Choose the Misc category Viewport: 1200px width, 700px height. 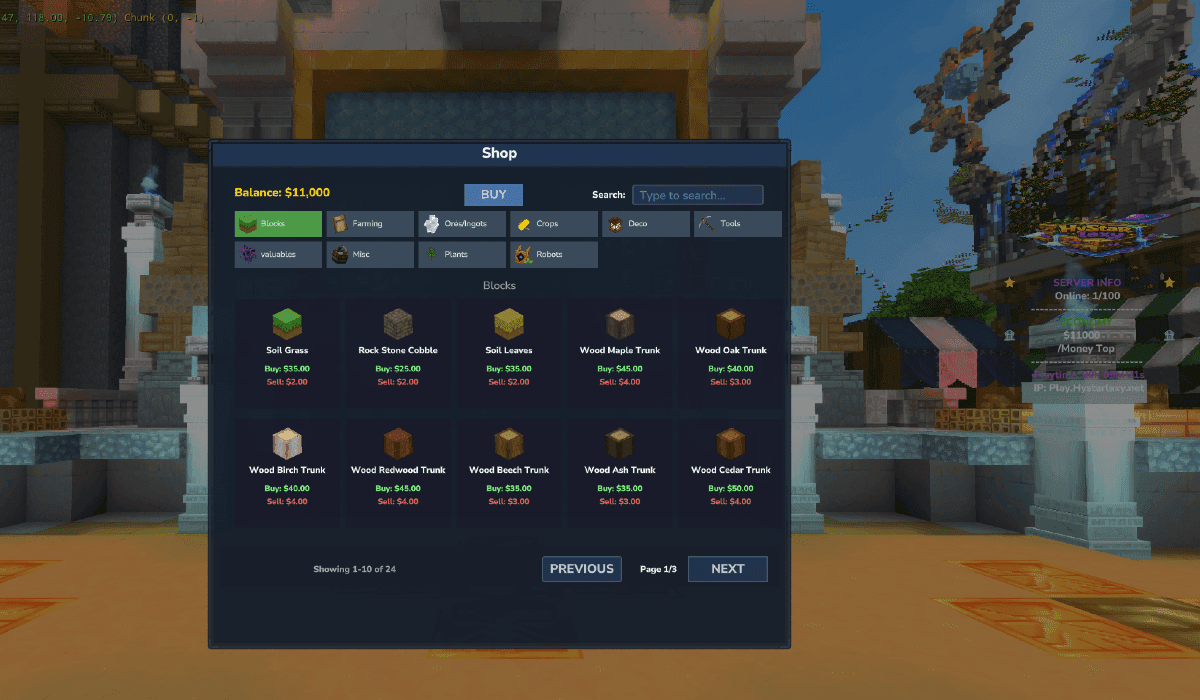[x=370, y=254]
